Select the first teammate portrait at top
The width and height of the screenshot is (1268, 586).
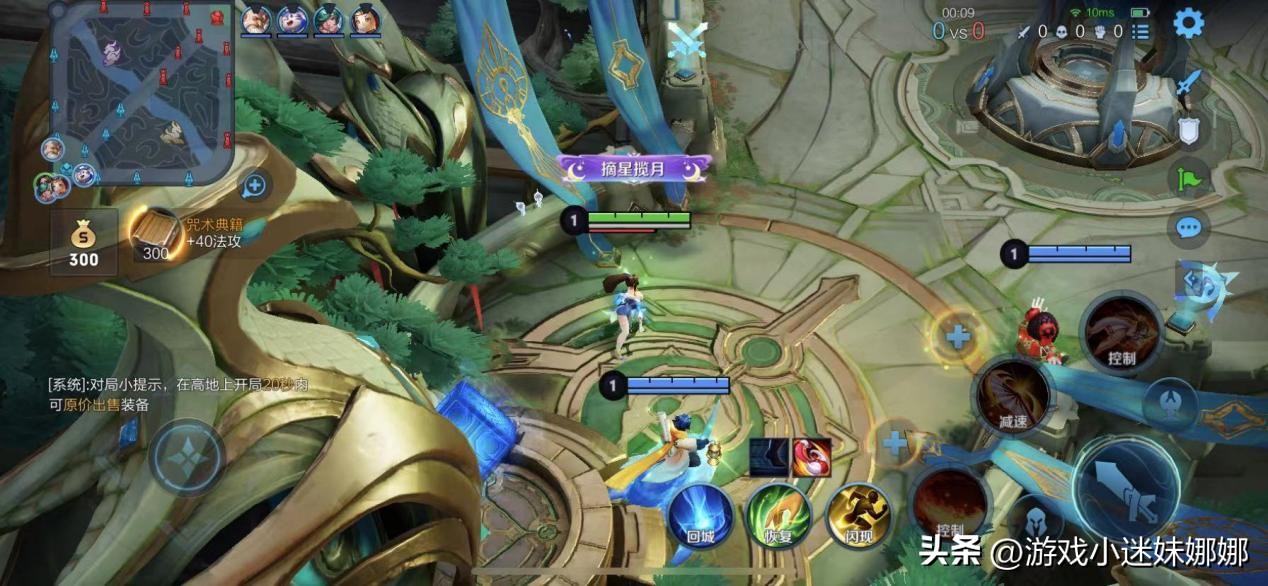257,19
